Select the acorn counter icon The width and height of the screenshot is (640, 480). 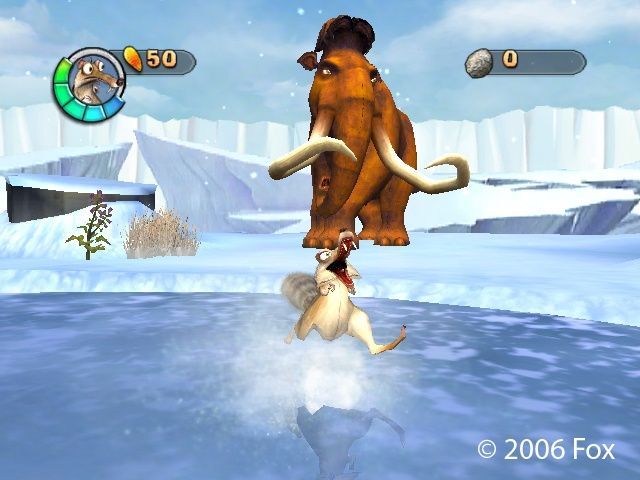(x=134, y=60)
